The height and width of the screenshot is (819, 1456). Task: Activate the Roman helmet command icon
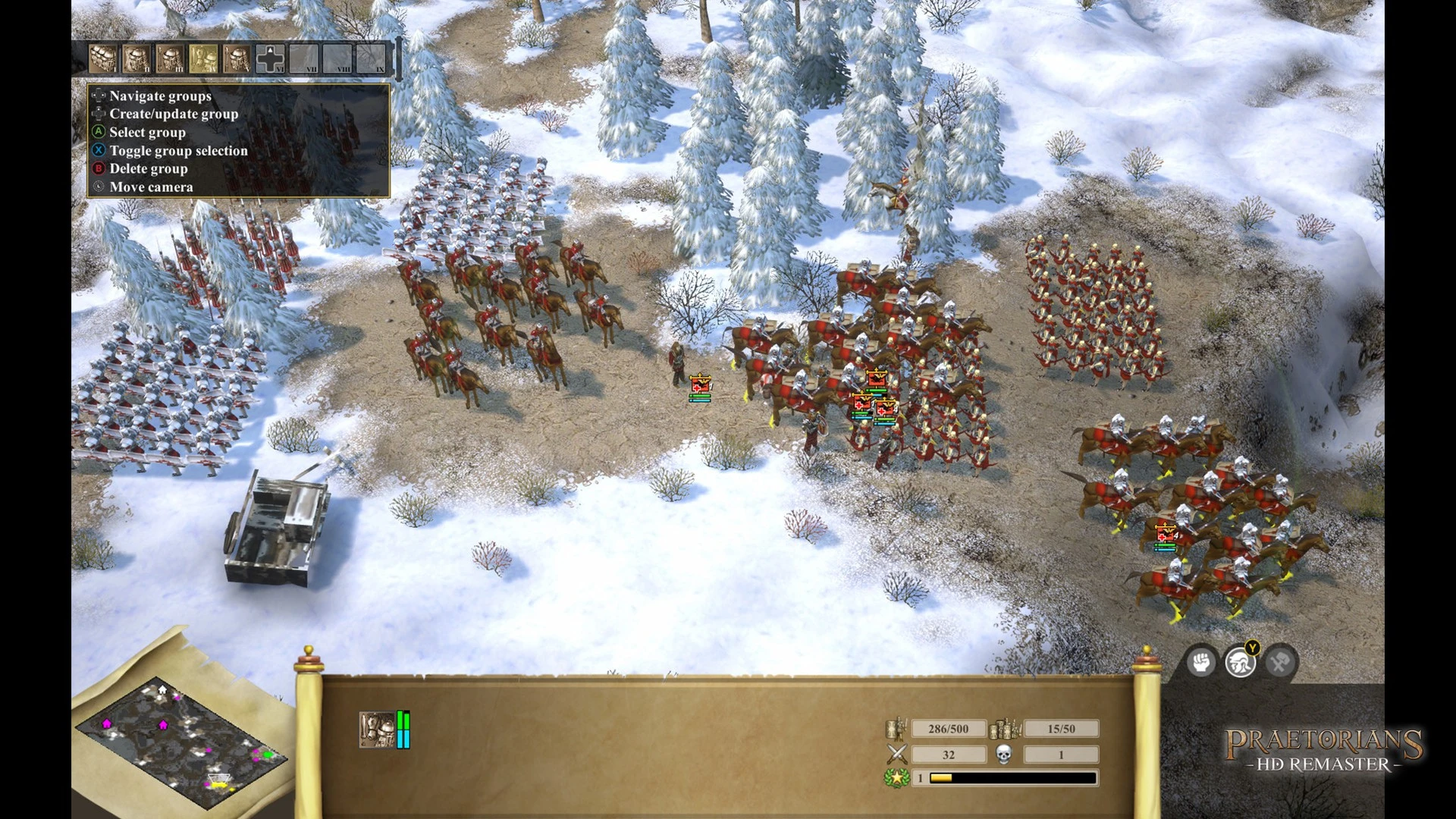pos(1240,663)
